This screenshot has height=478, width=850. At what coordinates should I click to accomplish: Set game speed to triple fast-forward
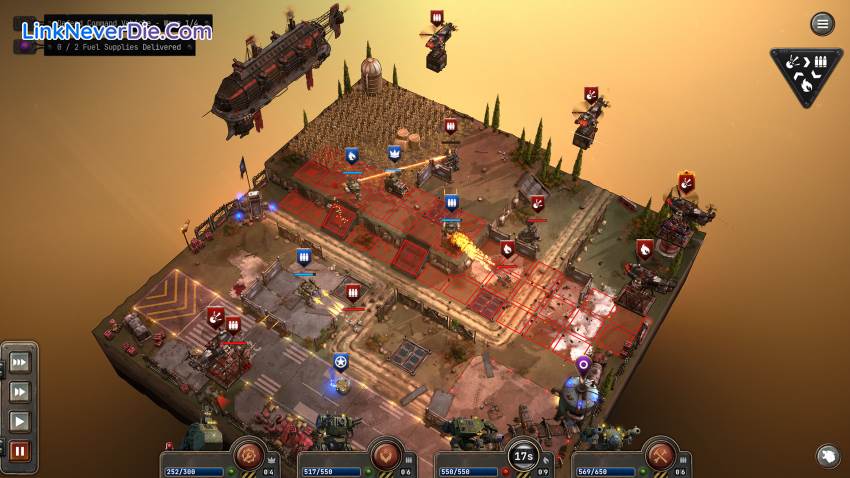click(x=20, y=362)
